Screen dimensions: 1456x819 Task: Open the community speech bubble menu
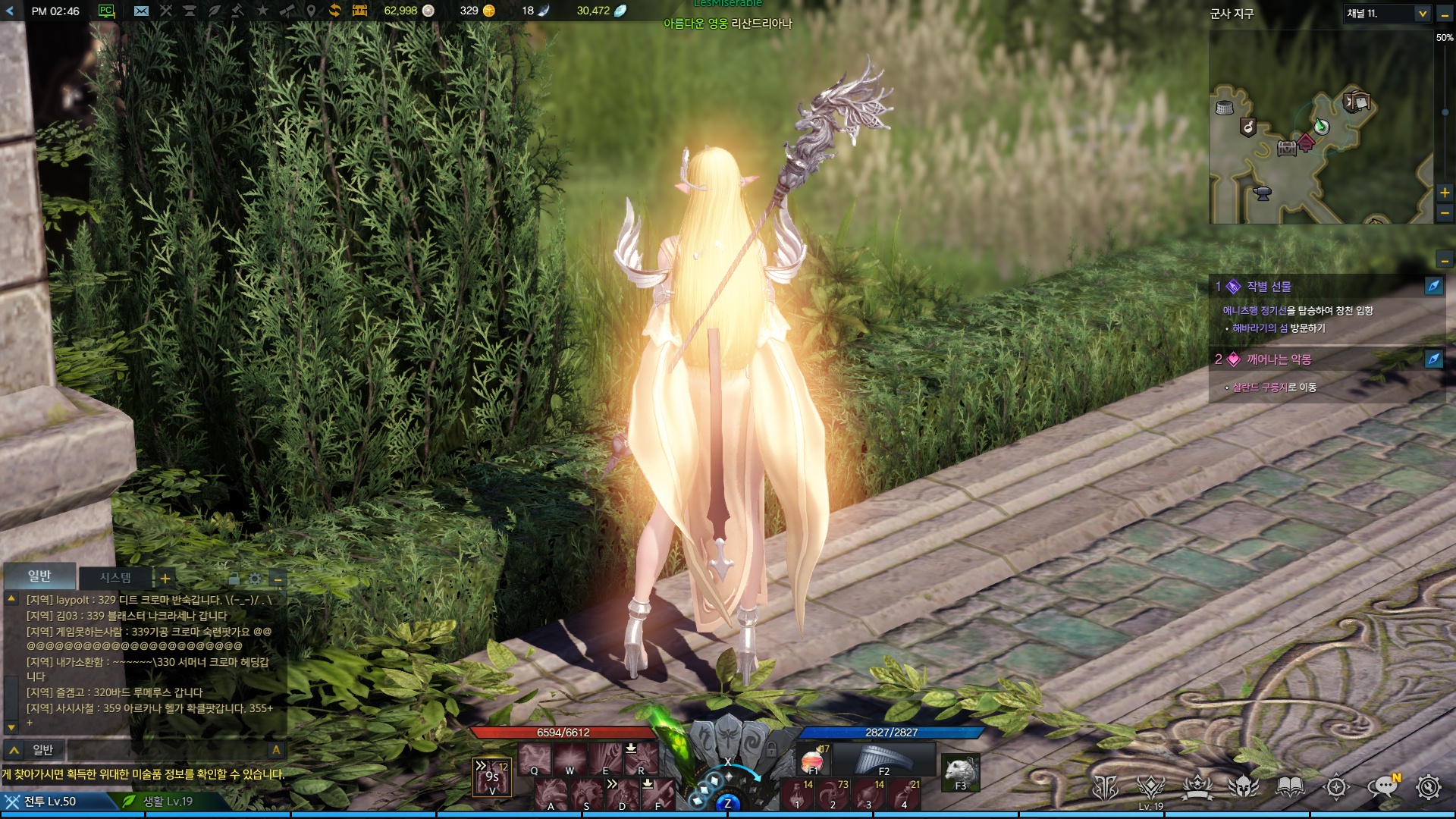pos(1382,787)
